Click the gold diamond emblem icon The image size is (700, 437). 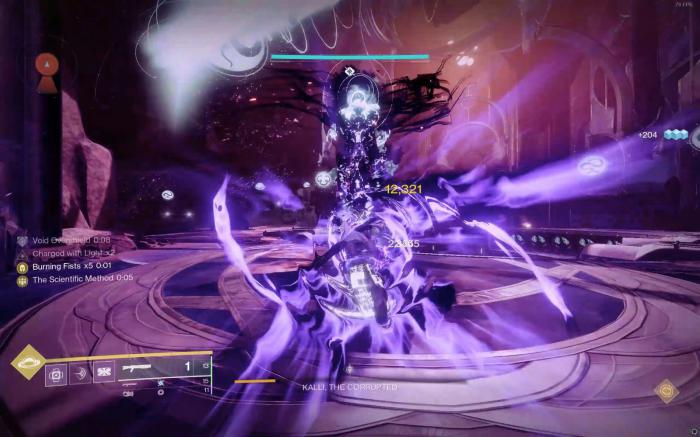pos(666,391)
